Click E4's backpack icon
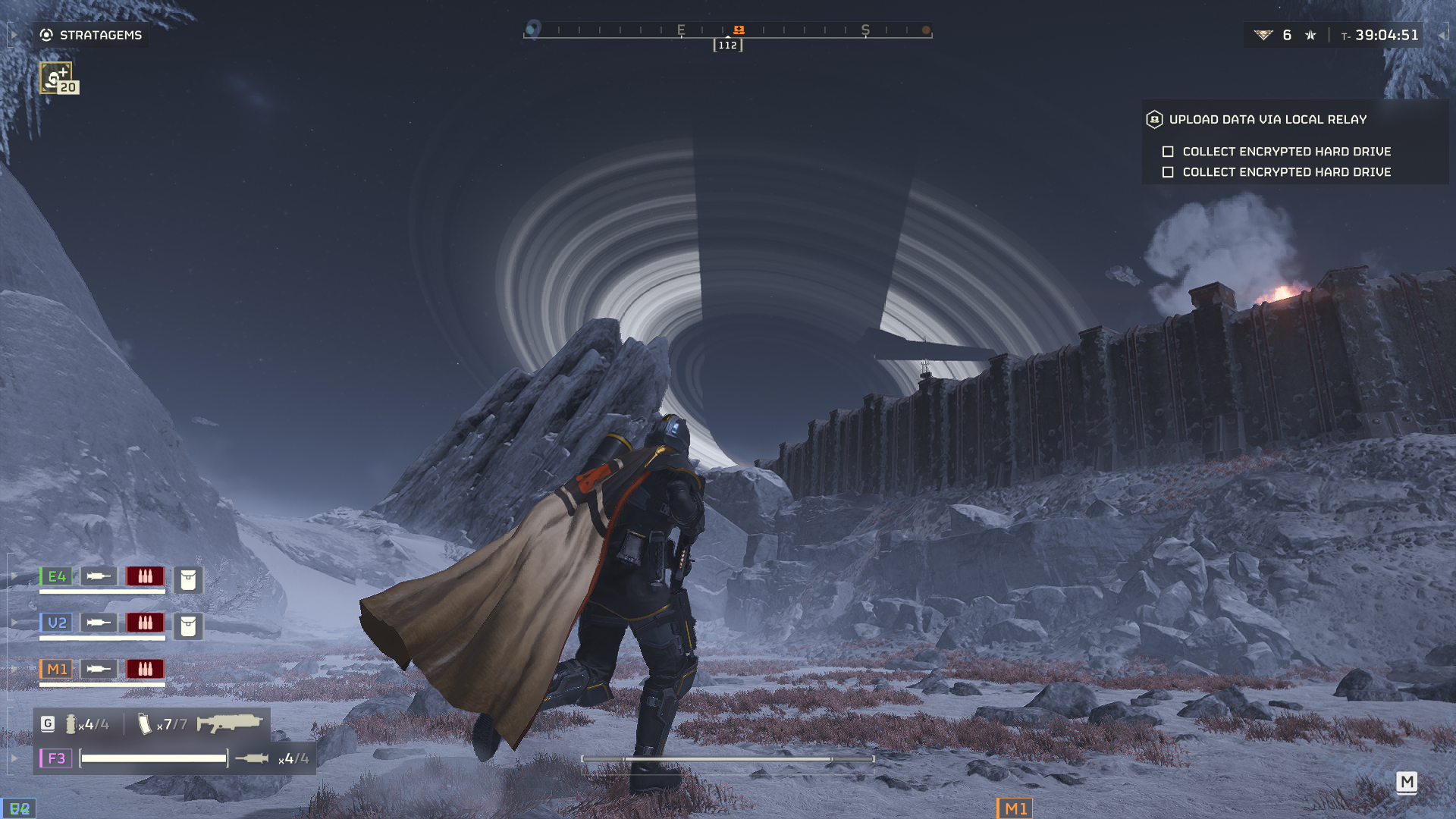This screenshot has height=819, width=1456. [188, 580]
